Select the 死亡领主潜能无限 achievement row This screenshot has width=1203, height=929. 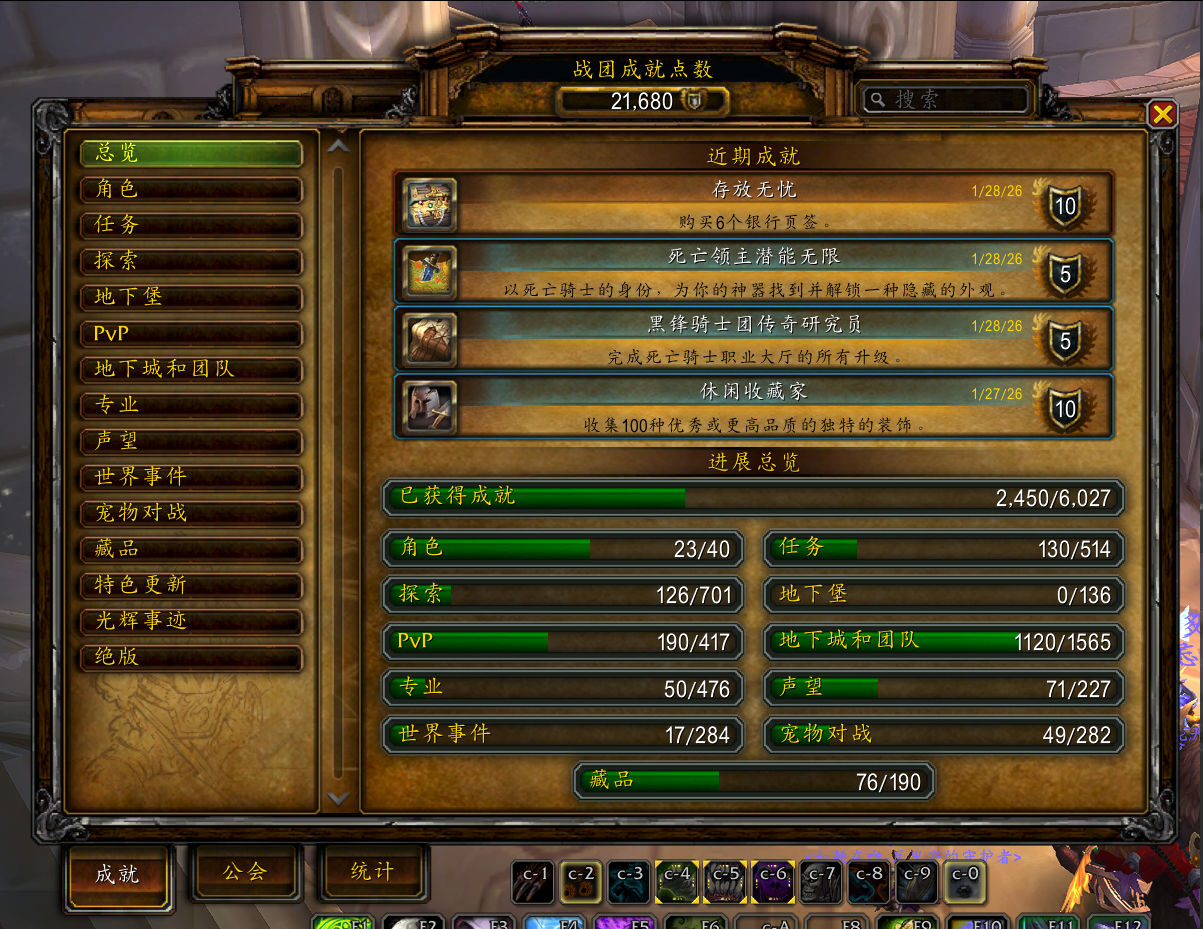(x=752, y=271)
